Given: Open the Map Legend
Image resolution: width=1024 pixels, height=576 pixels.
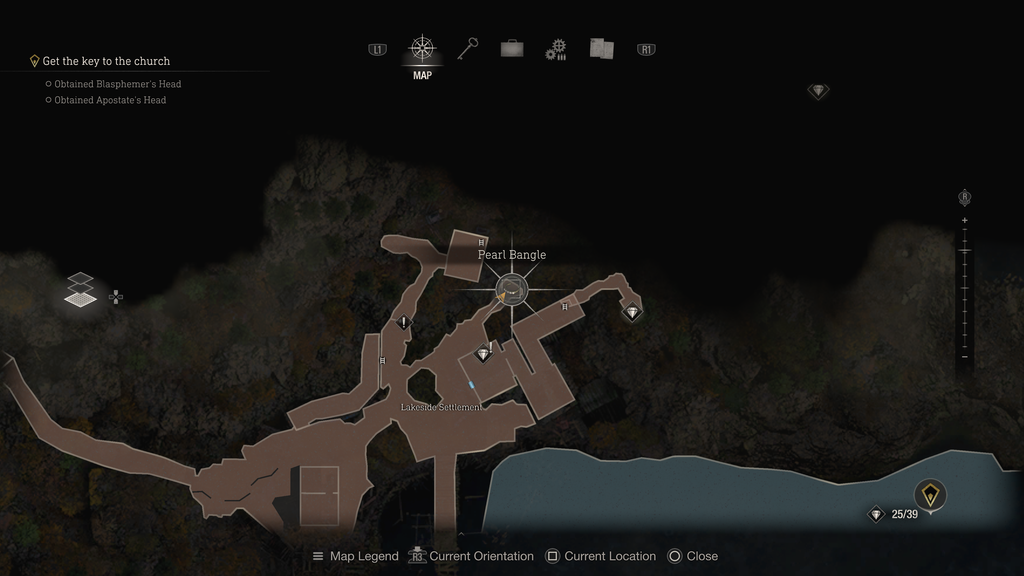Looking at the screenshot, I should coord(355,556).
